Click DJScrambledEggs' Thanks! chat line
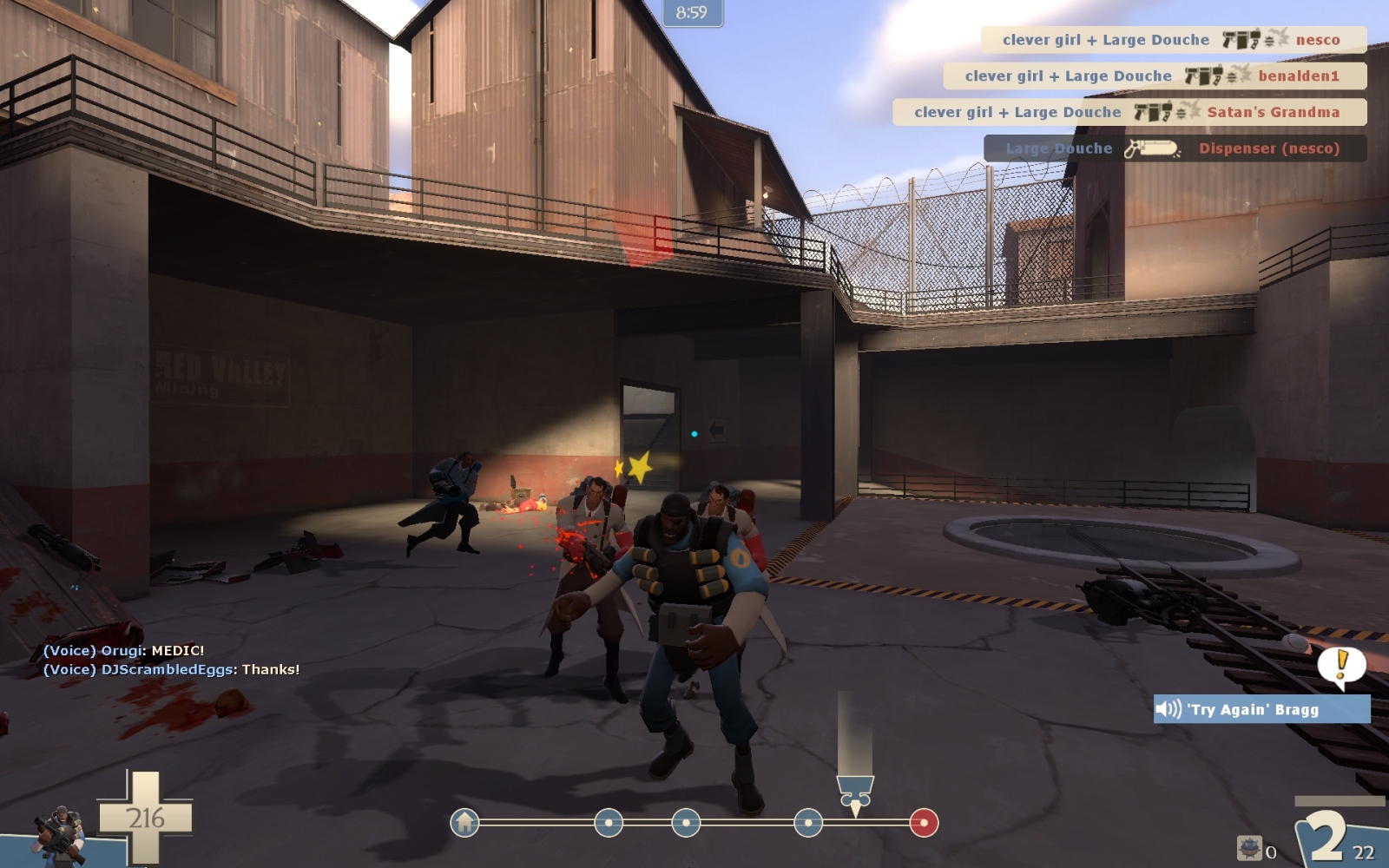 171,669
